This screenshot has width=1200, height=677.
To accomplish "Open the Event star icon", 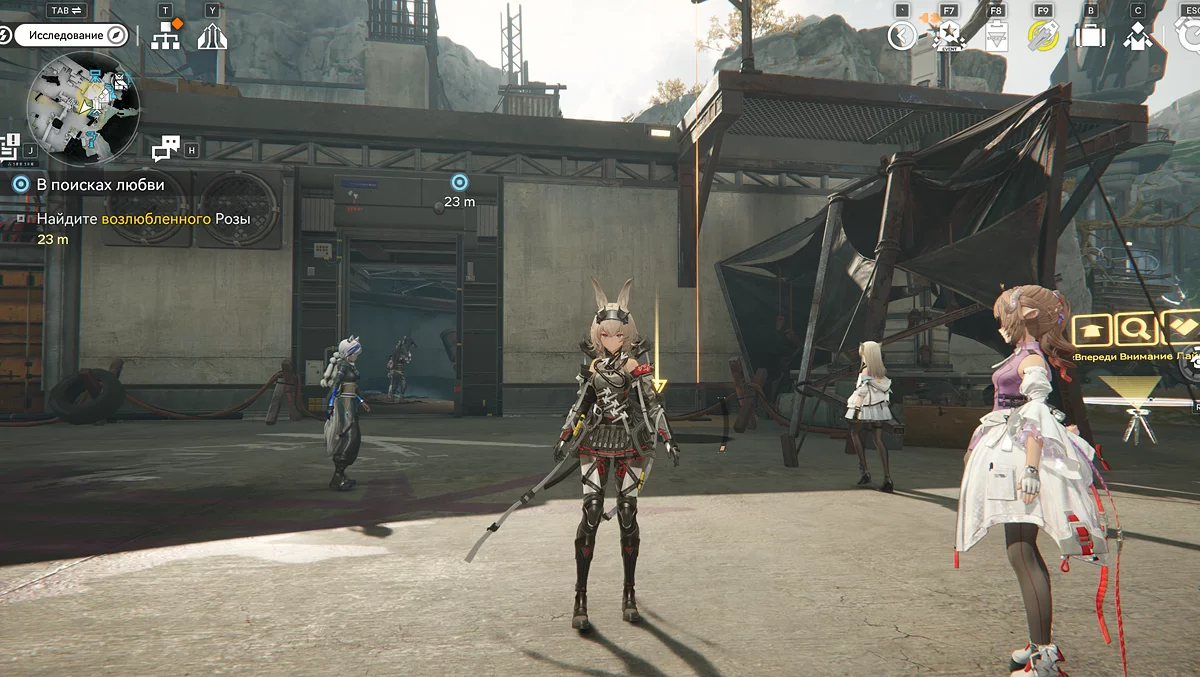I will [948, 37].
